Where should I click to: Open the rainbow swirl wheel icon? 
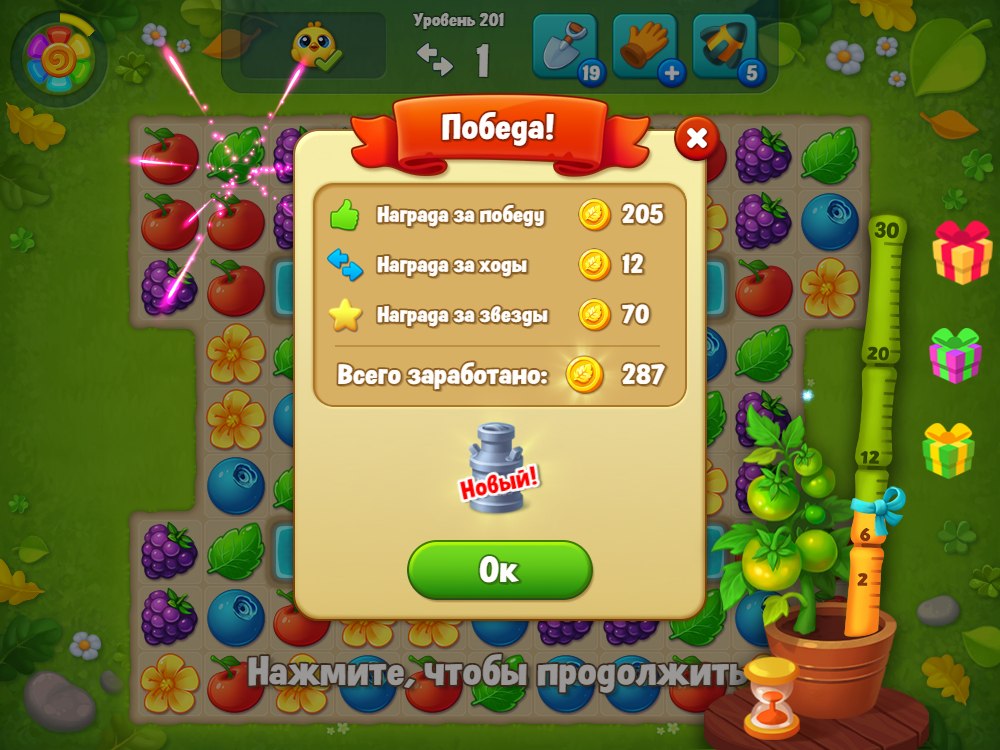click(60, 59)
